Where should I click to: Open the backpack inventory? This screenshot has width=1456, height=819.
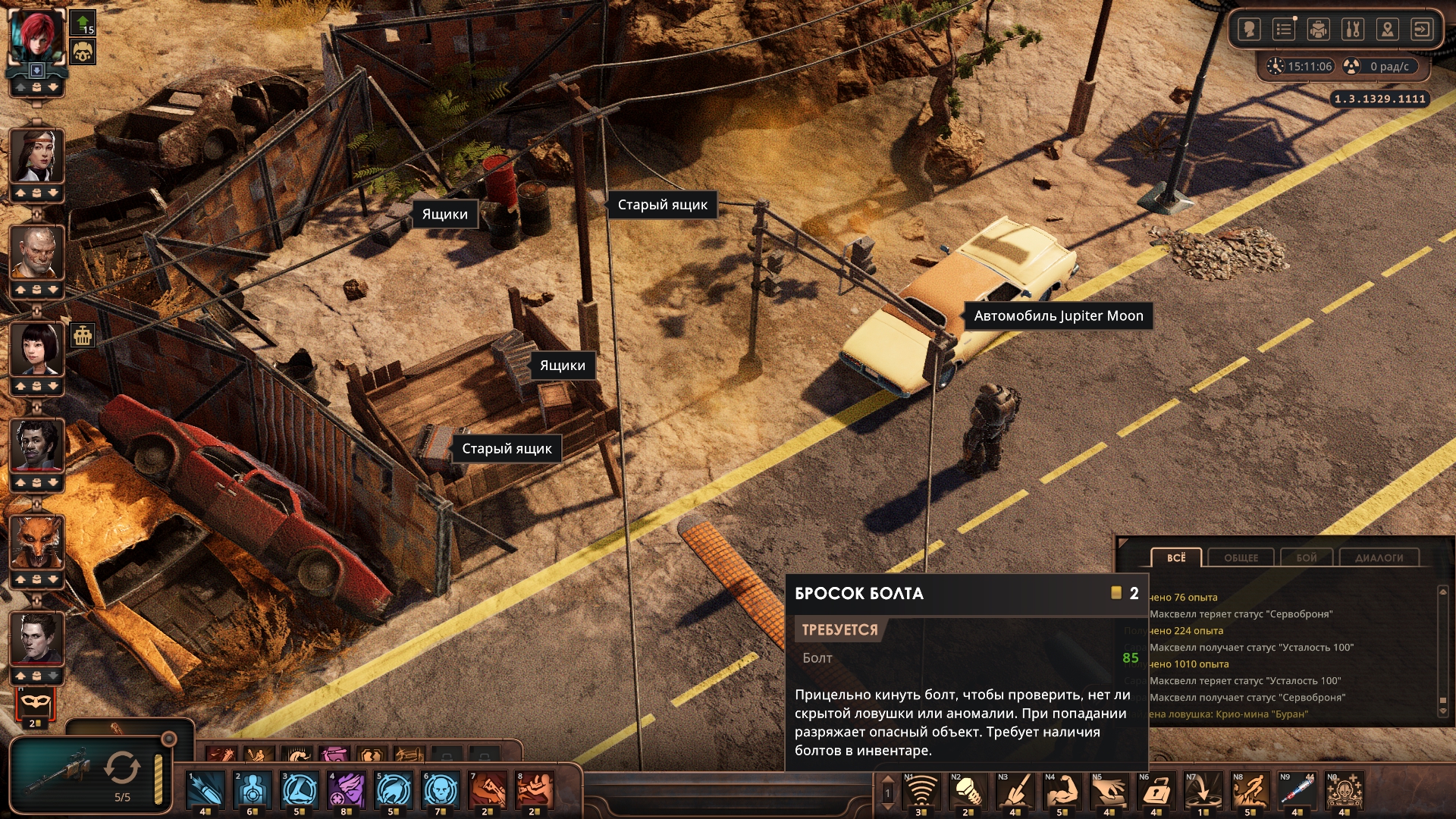pos(1319,30)
